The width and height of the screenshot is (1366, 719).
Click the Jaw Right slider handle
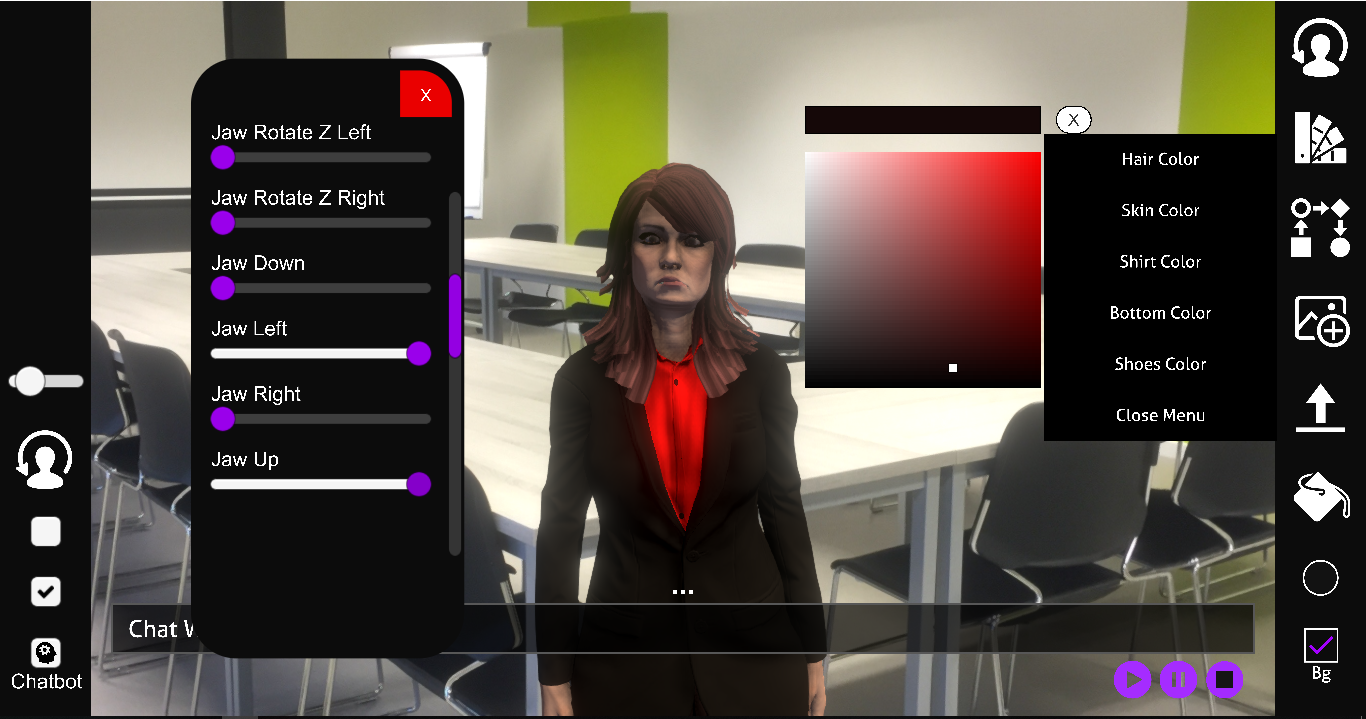click(x=223, y=419)
